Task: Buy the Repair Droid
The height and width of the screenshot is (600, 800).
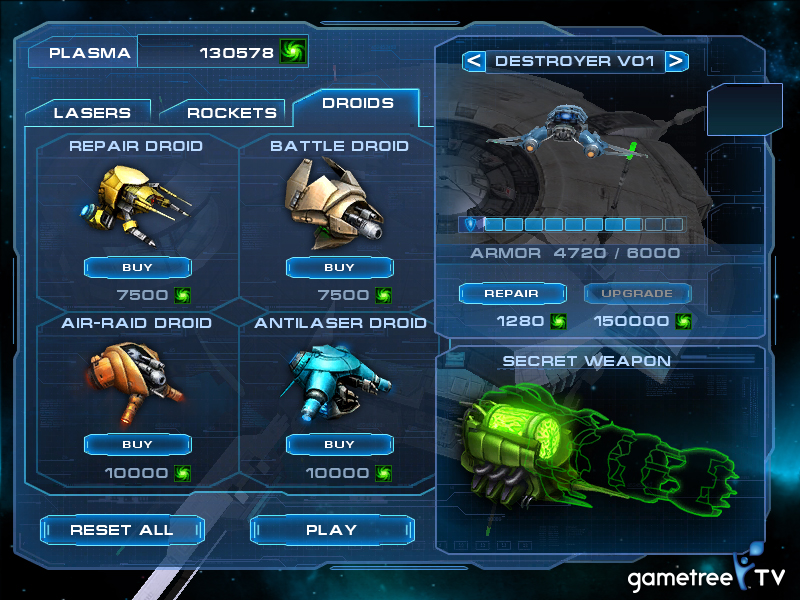Action: click(x=137, y=267)
